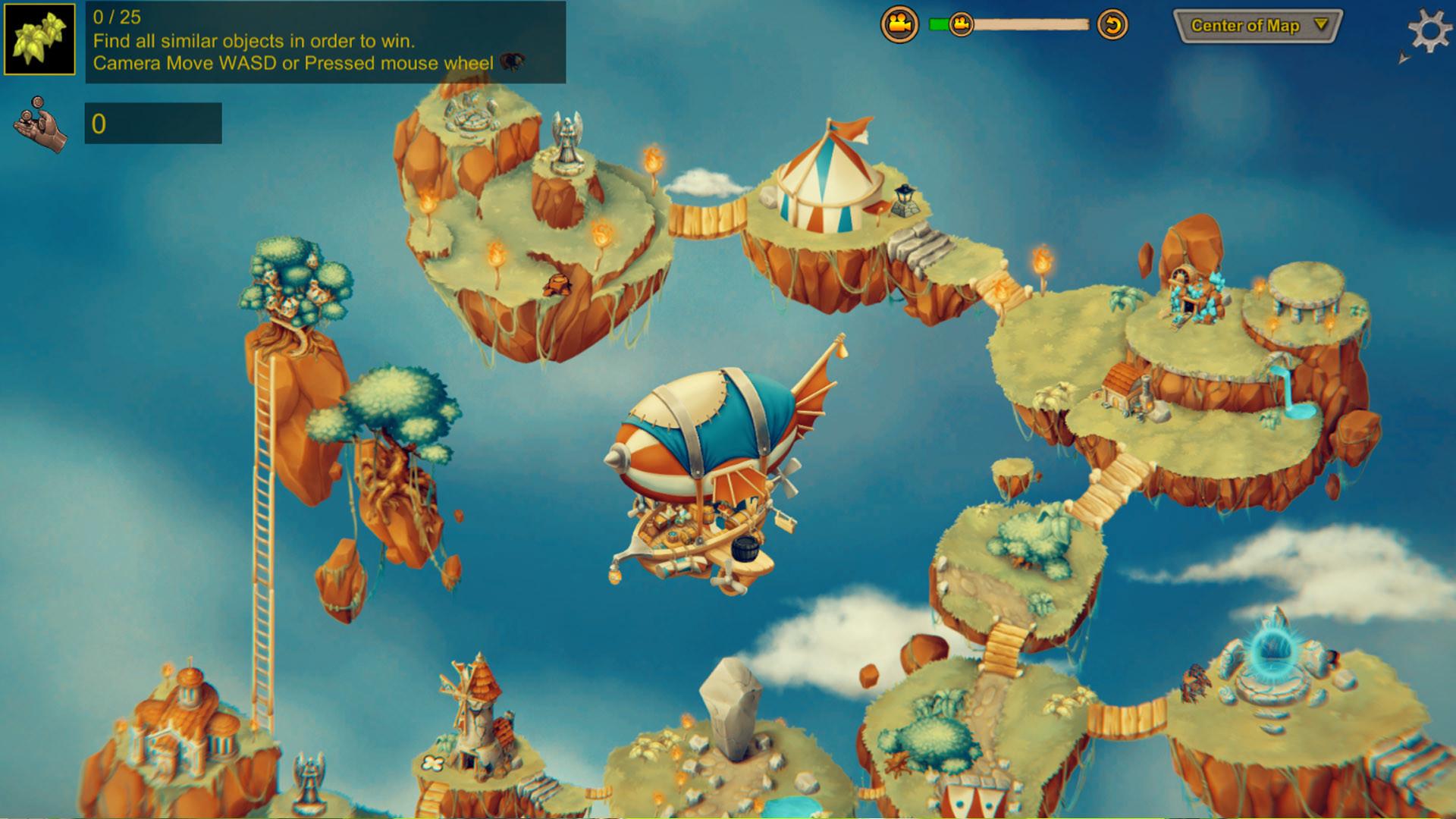Click the video camera icon on top bar
This screenshot has width=1456, height=819.
click(899, 24)
